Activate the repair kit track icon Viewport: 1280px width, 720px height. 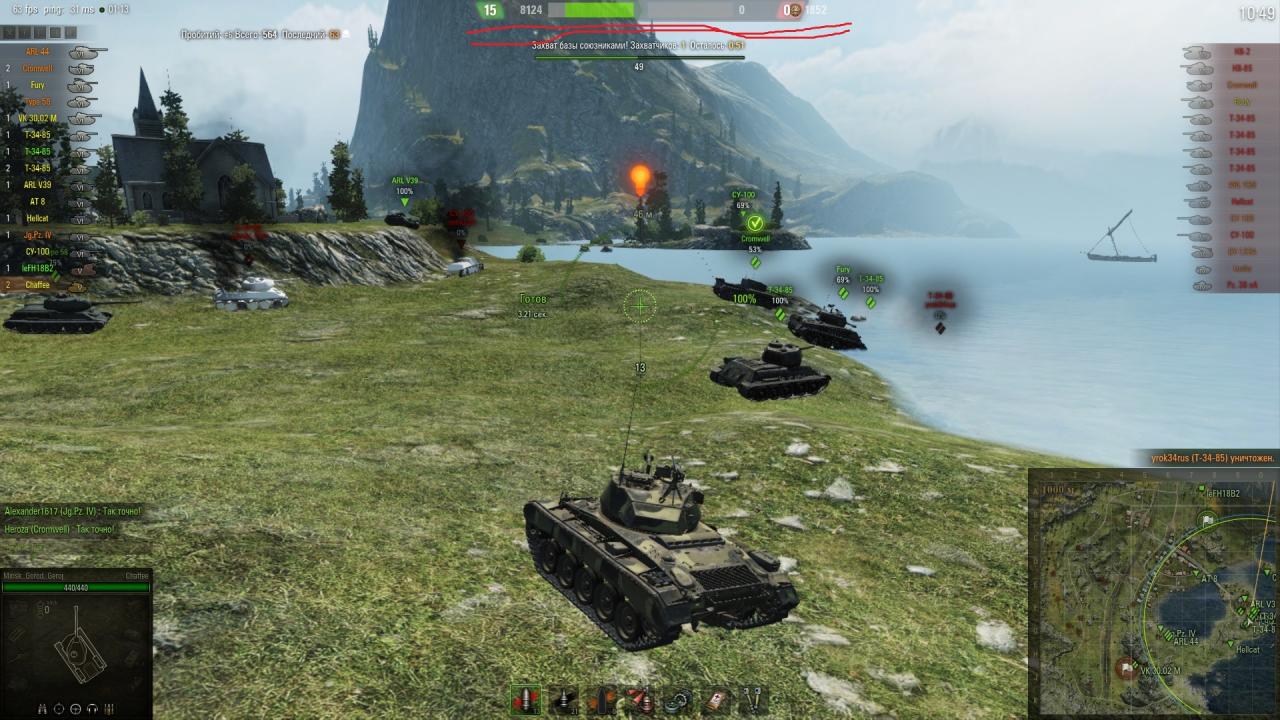(x=679, y=699)
